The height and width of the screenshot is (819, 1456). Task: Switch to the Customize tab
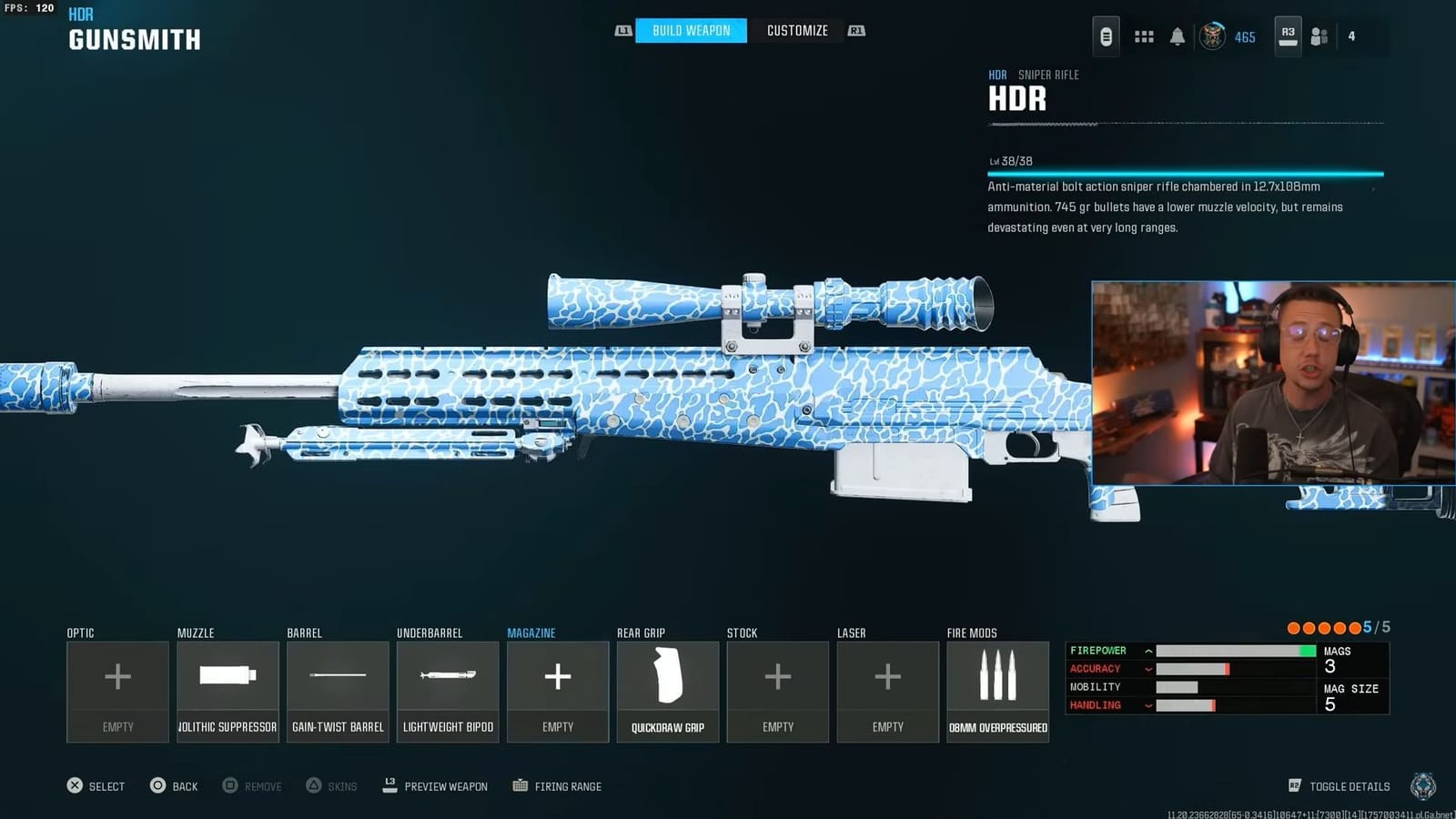pos(797,30)
